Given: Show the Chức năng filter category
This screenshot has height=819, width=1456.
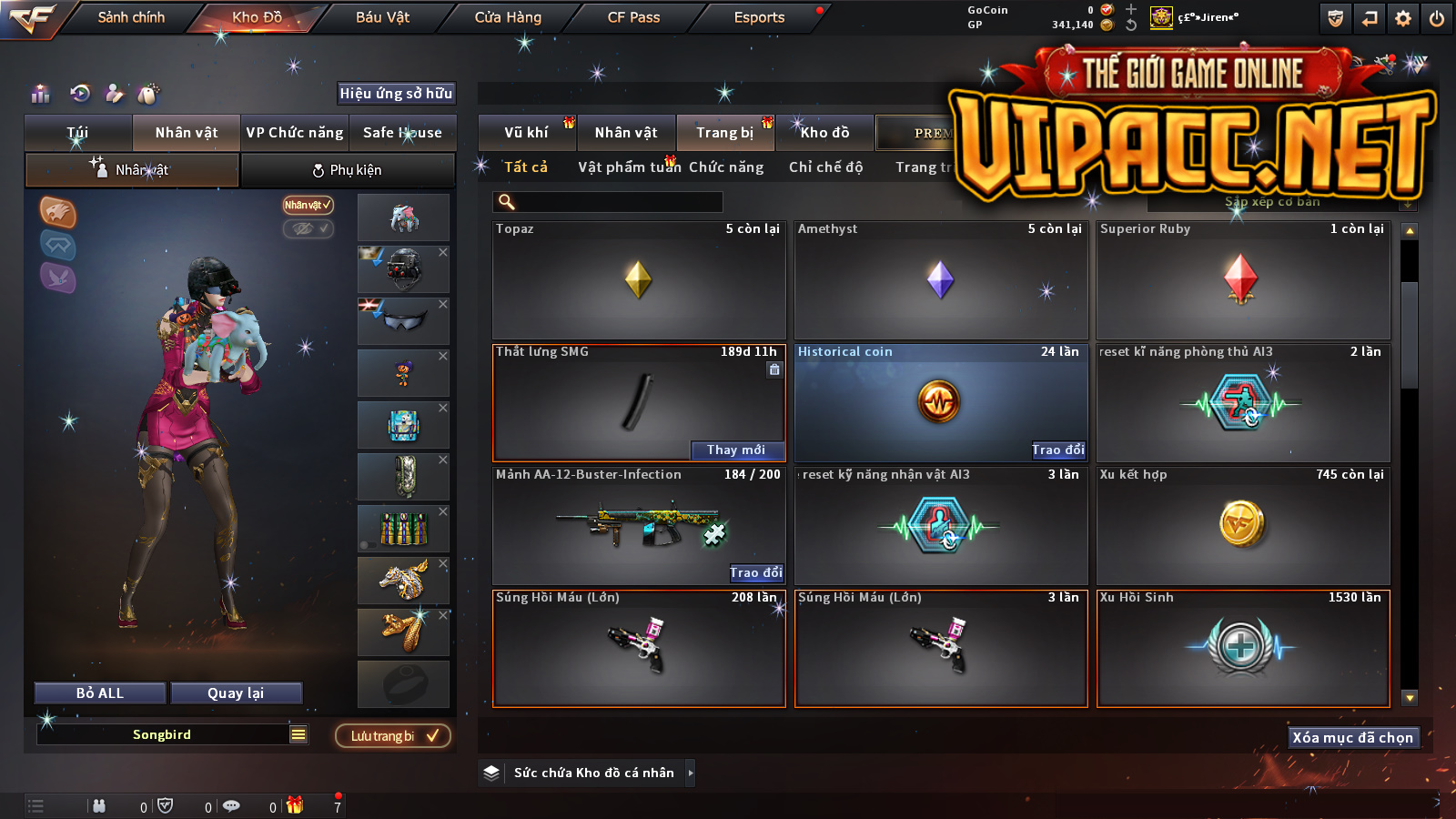Looking at the screenshot, I should coord(726,167).
